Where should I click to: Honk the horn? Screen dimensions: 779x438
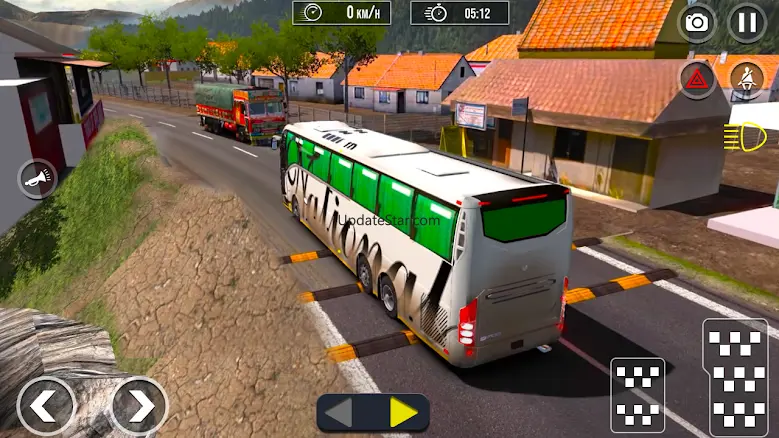(37, 180)
